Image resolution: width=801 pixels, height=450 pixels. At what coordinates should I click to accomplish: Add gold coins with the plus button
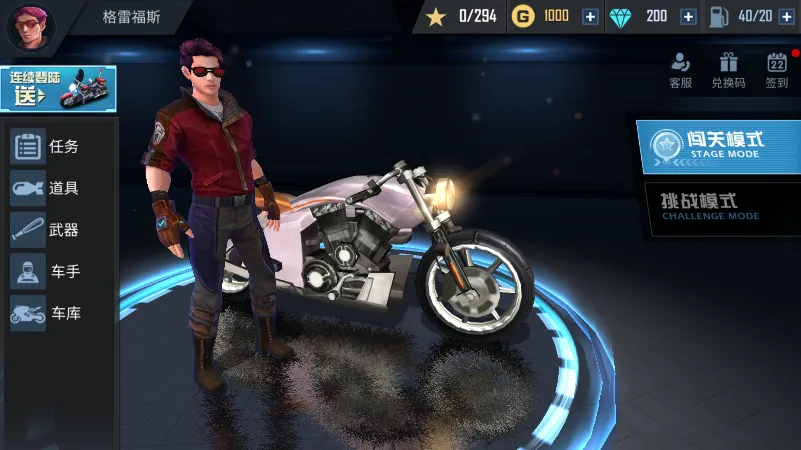(590, 16)
